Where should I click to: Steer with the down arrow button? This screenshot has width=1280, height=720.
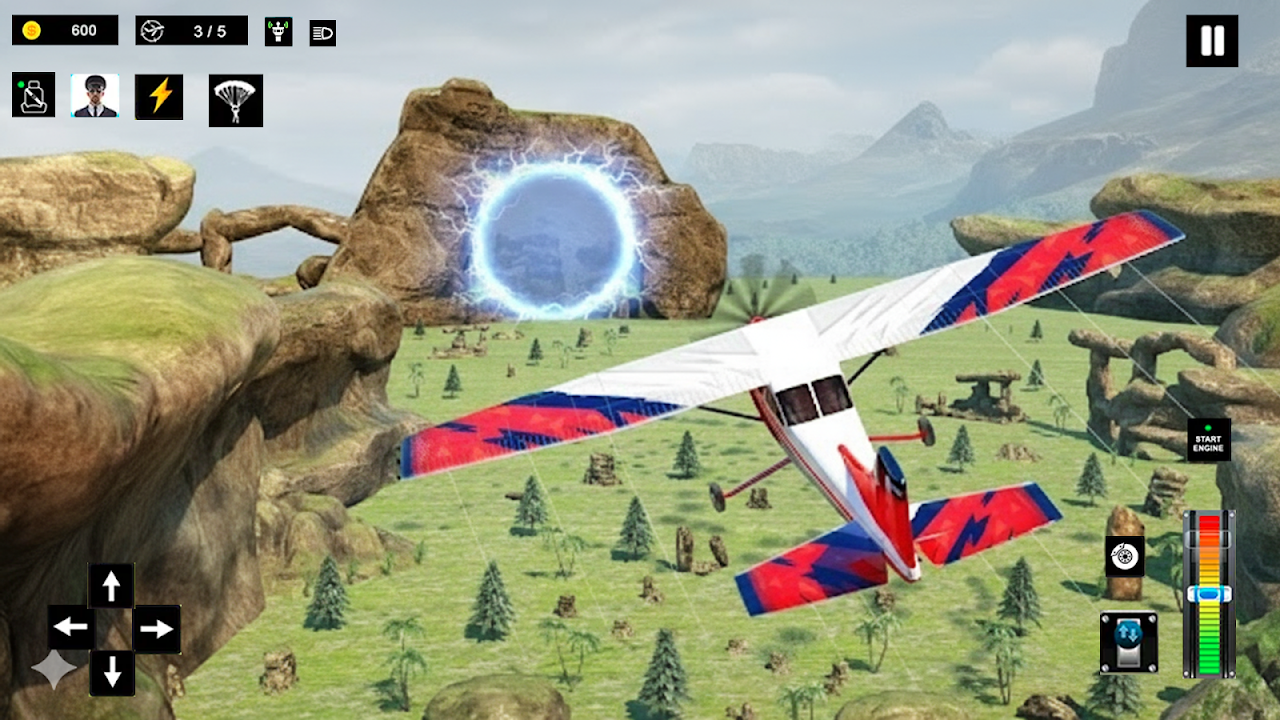(112, 672)
